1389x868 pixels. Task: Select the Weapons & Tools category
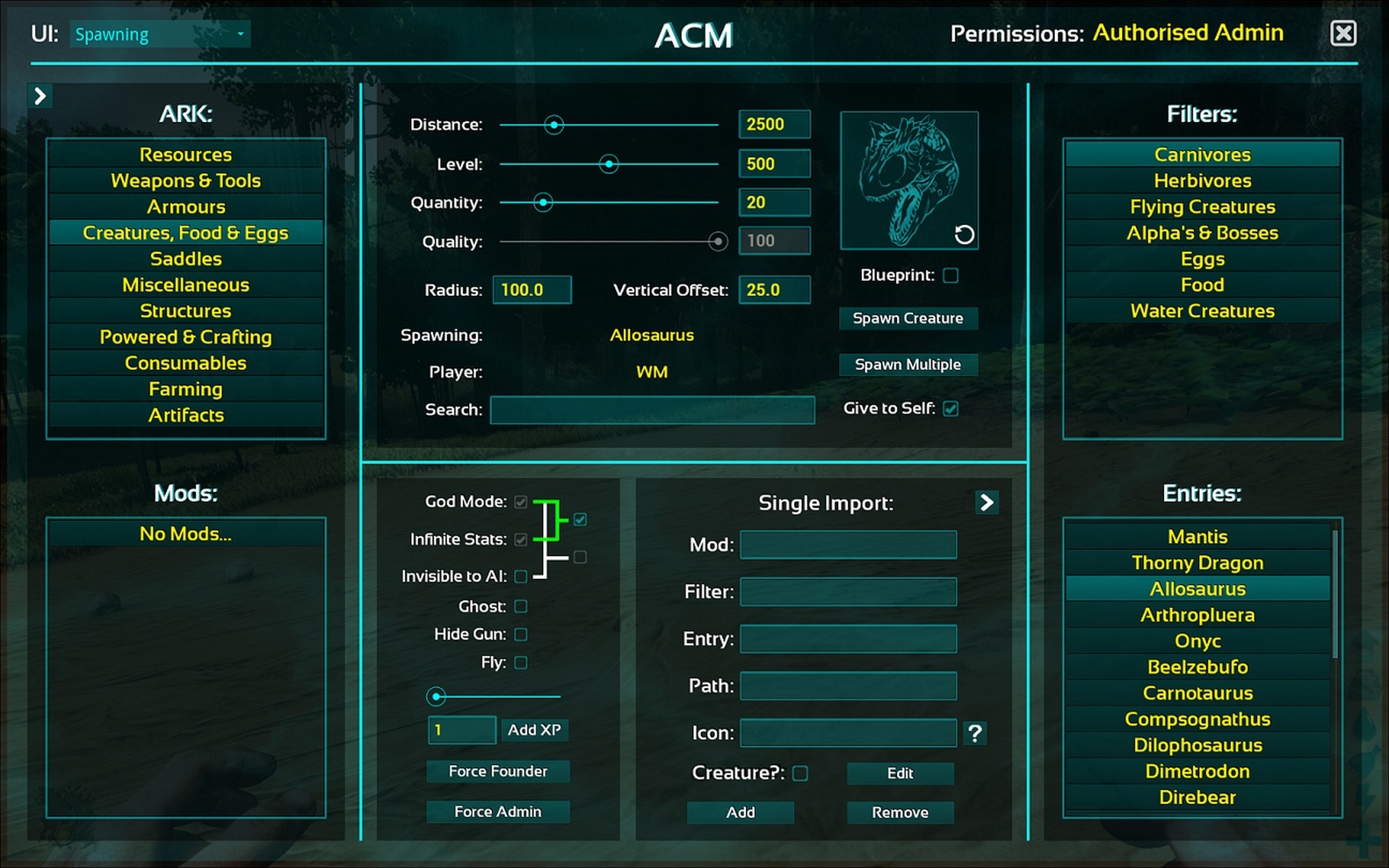[x=186, y=181]
